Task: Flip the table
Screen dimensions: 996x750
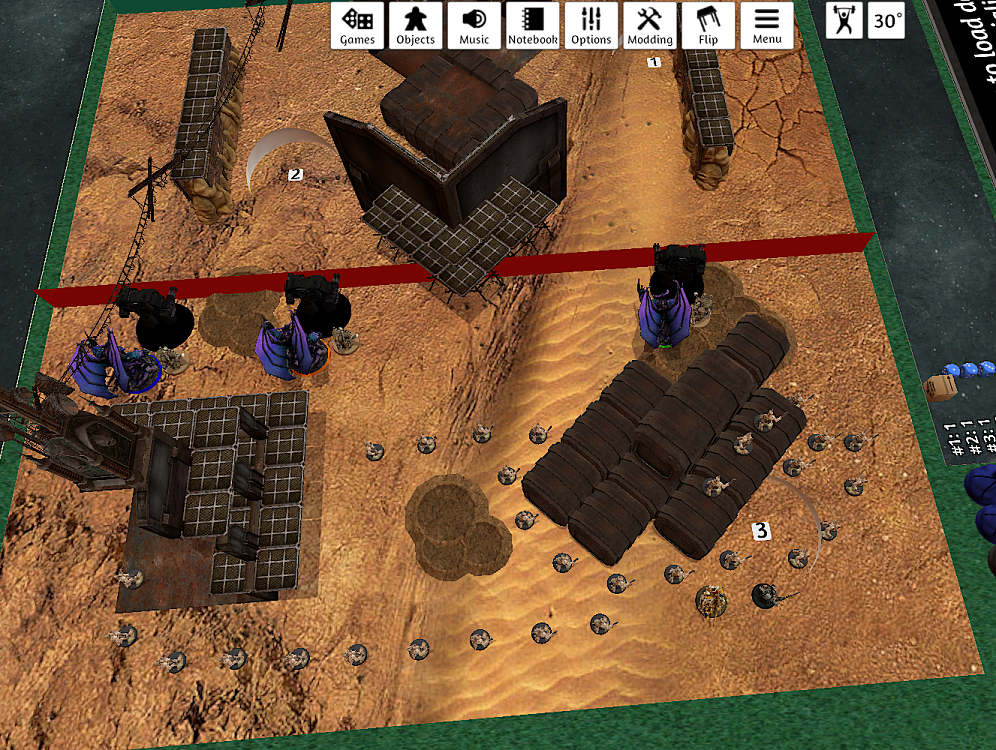Action: [708, 25]
